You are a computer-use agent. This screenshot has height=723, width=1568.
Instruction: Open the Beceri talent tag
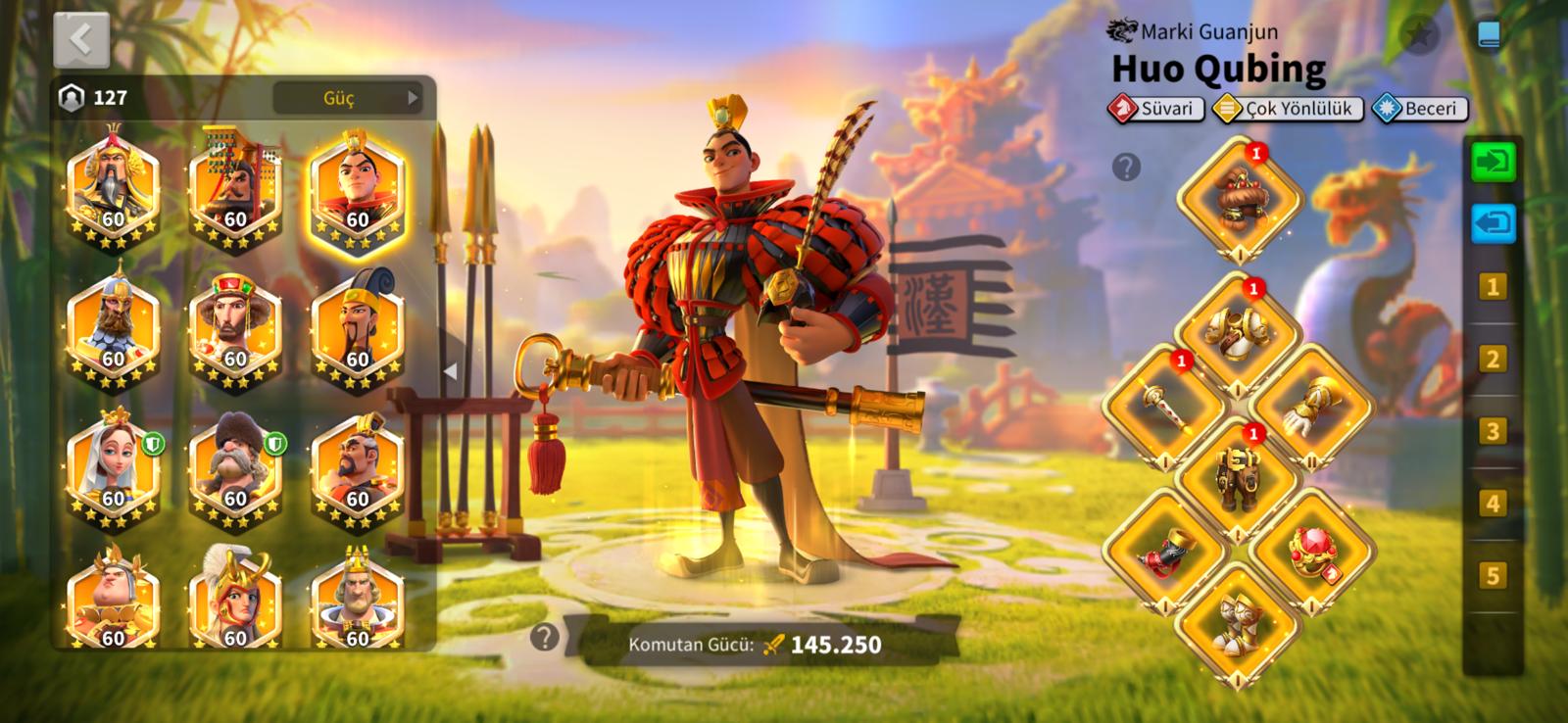(x=1419, y=109)
